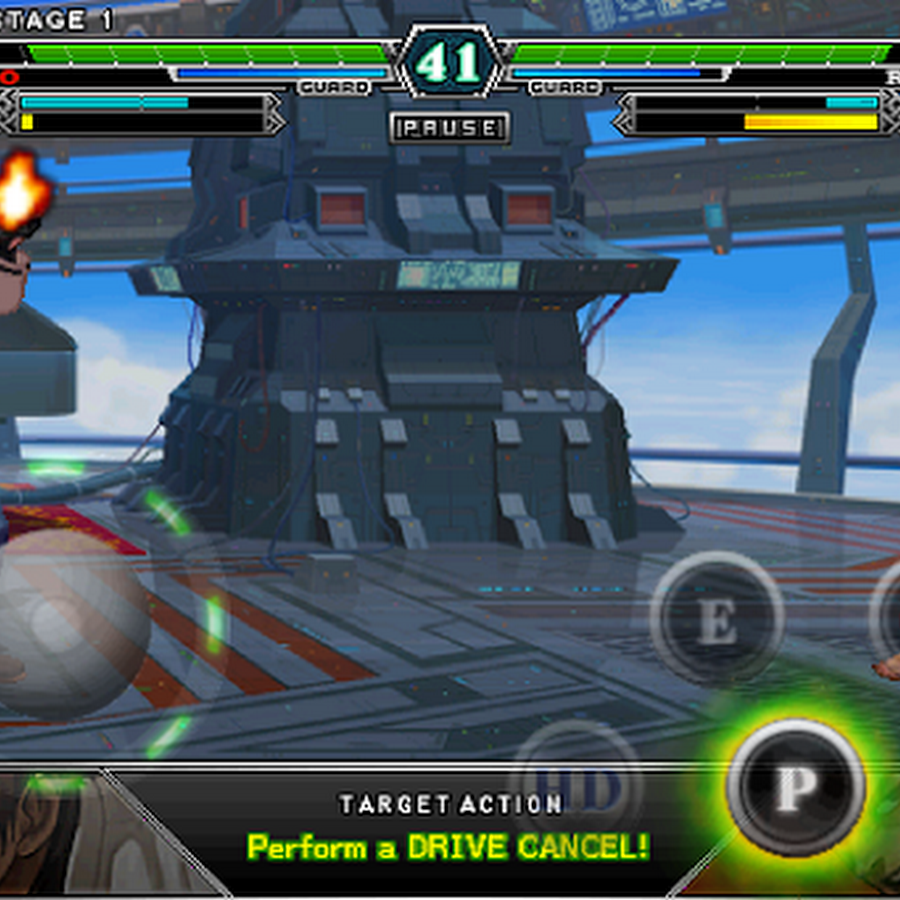Hit the glowing green P punch button
The image size is (900, 900).
tap(795, 787)
